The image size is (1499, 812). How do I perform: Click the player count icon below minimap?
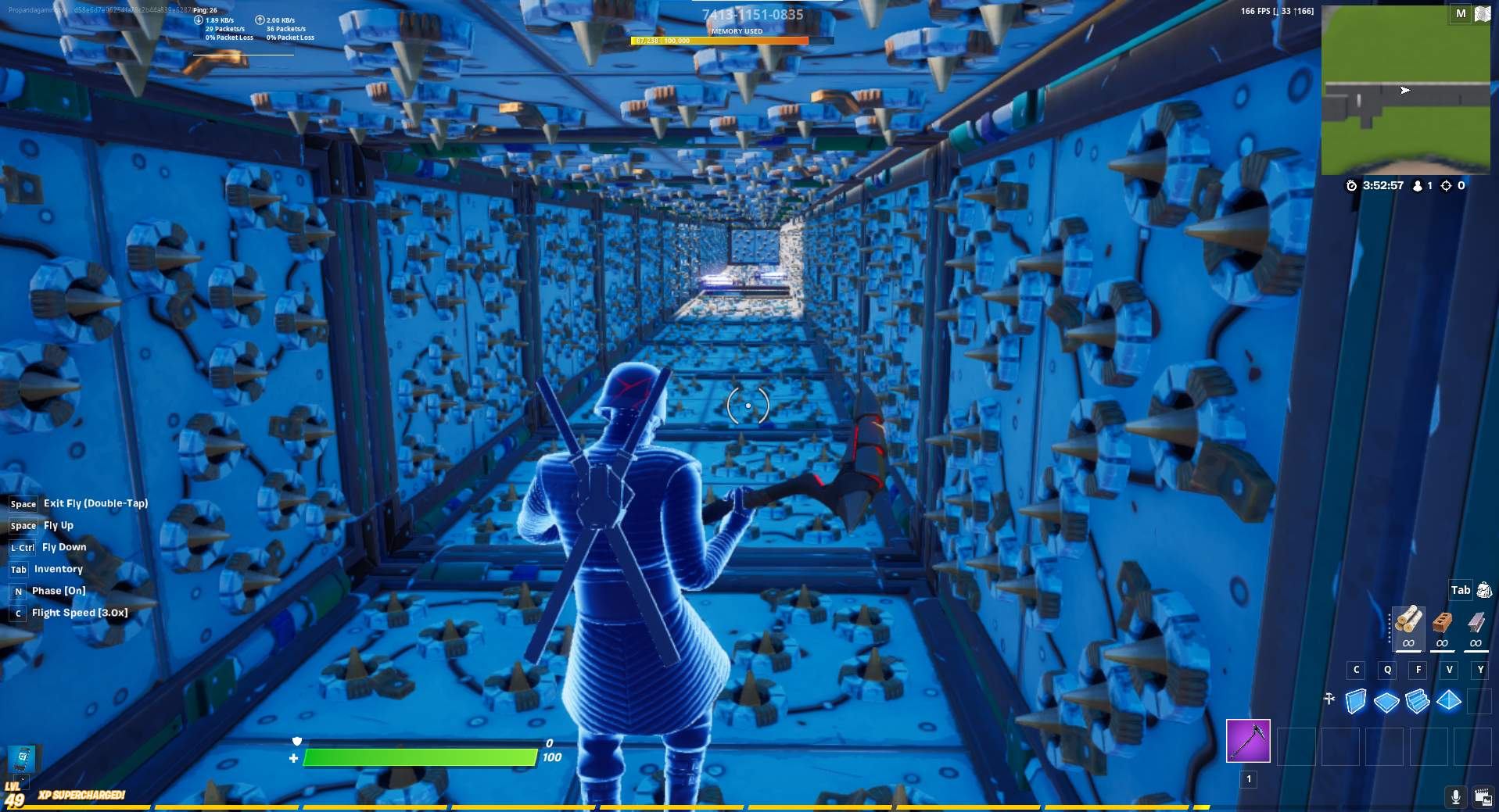(1417, 185)
